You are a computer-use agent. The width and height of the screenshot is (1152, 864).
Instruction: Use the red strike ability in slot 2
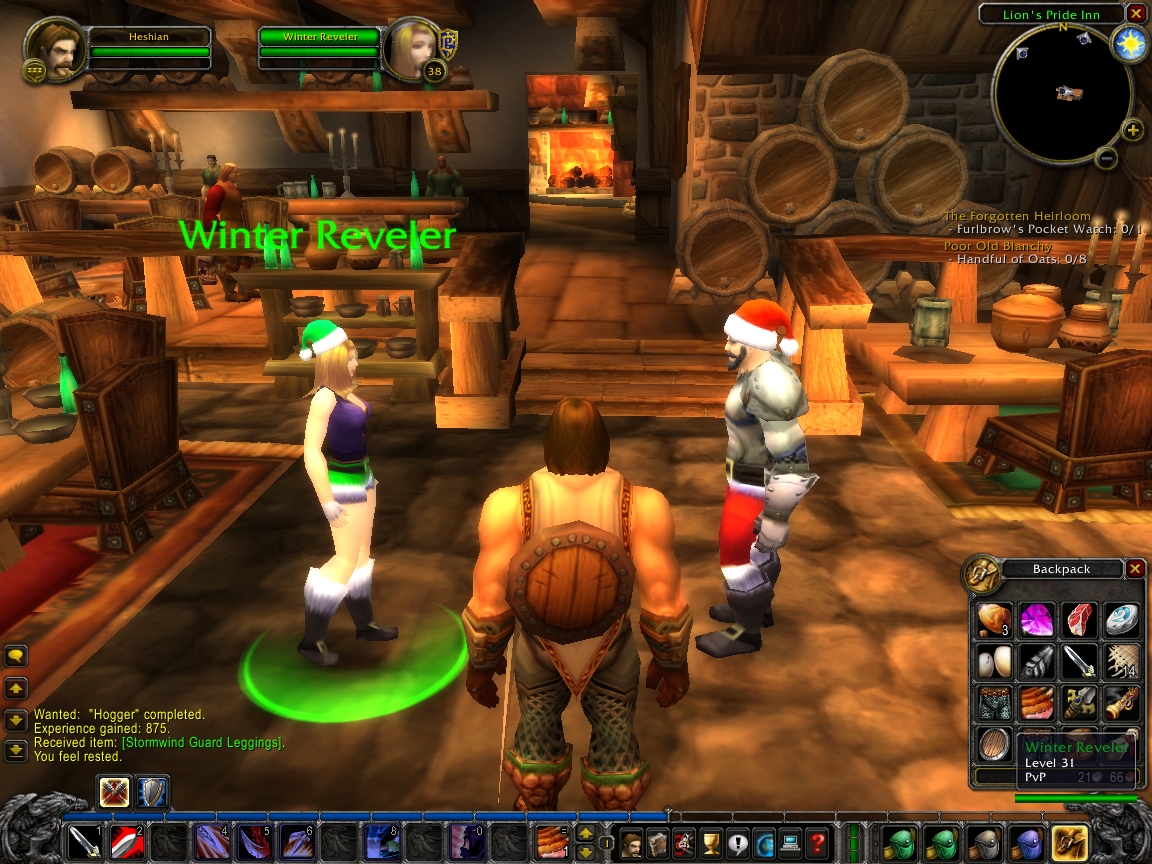tap(126, 843)
